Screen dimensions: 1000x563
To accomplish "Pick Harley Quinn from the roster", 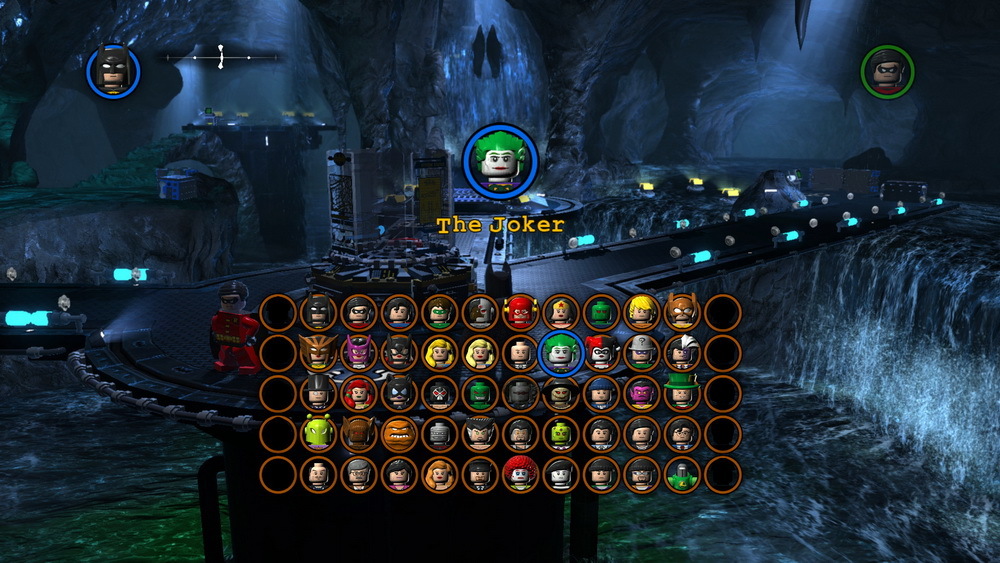I will click(601, 352).
